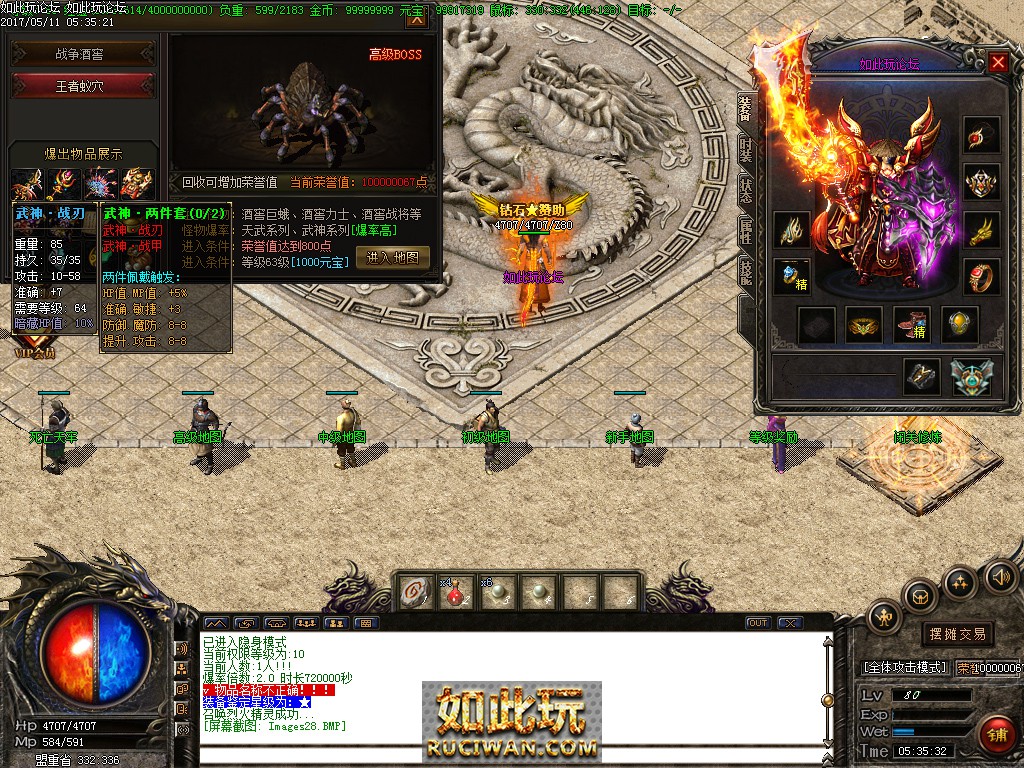Use the red potion in the hotbar
Screen dimensions: 1024x768
(x=456, y=592)
